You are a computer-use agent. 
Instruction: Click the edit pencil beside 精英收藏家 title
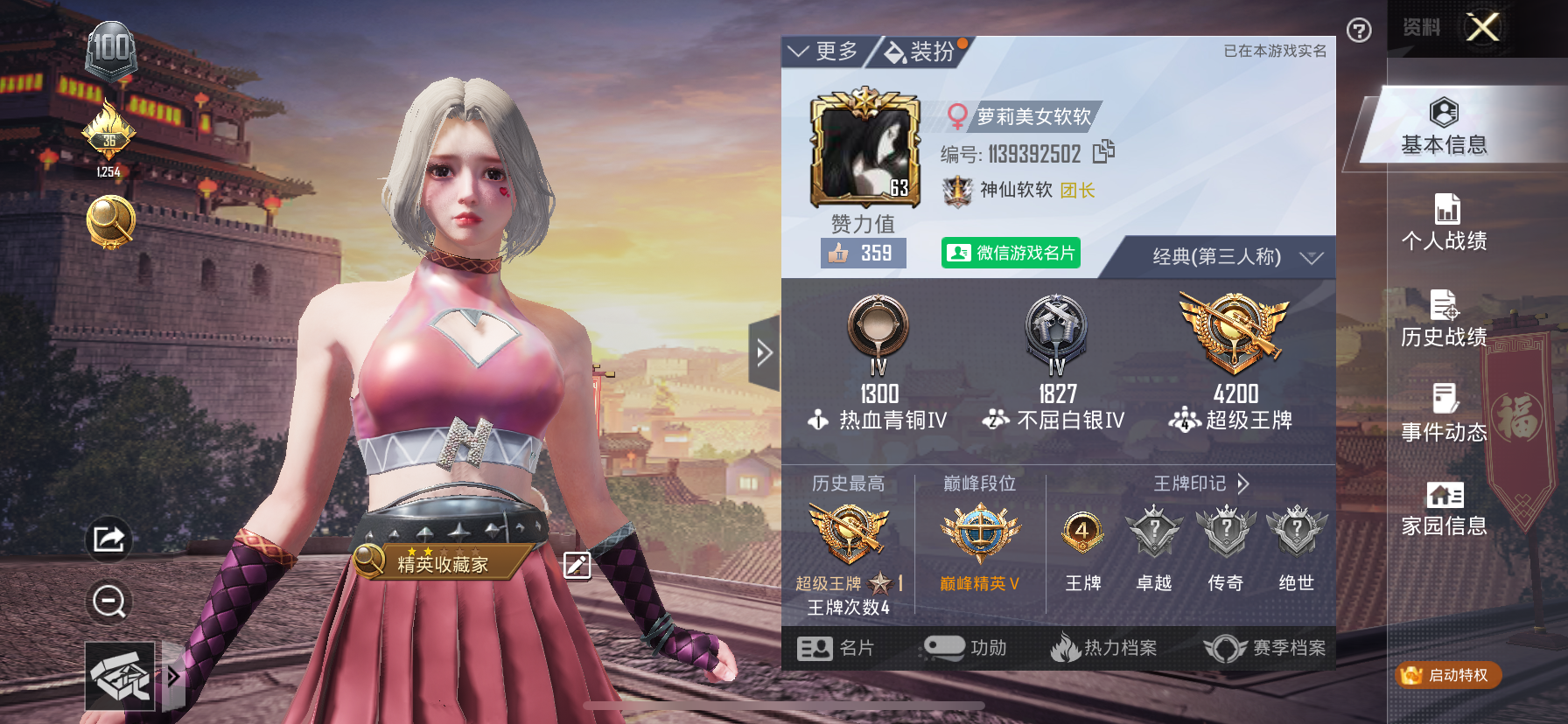577,566
